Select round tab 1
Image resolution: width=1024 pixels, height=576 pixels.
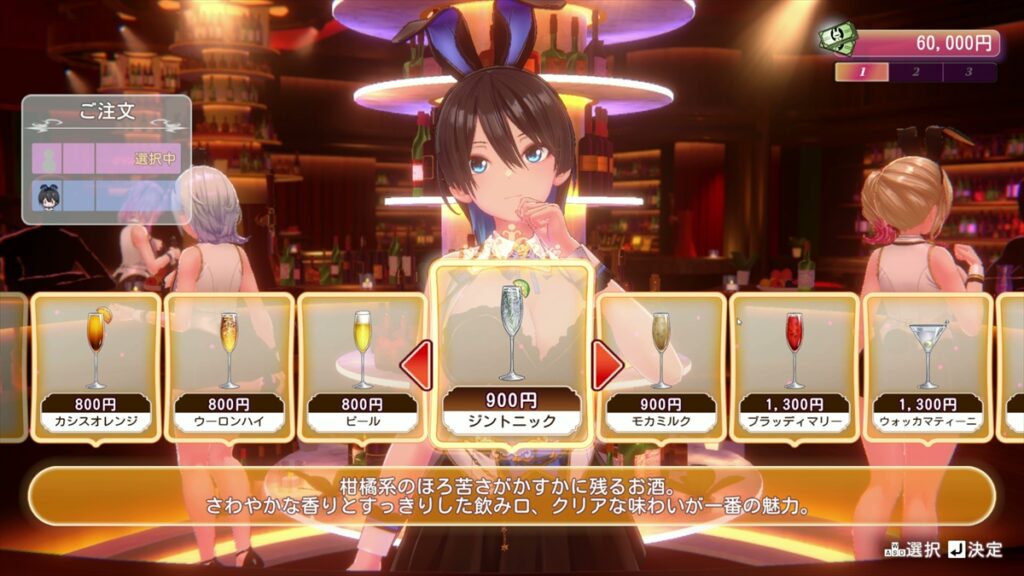pyautogui.click(x=862, y=72)
